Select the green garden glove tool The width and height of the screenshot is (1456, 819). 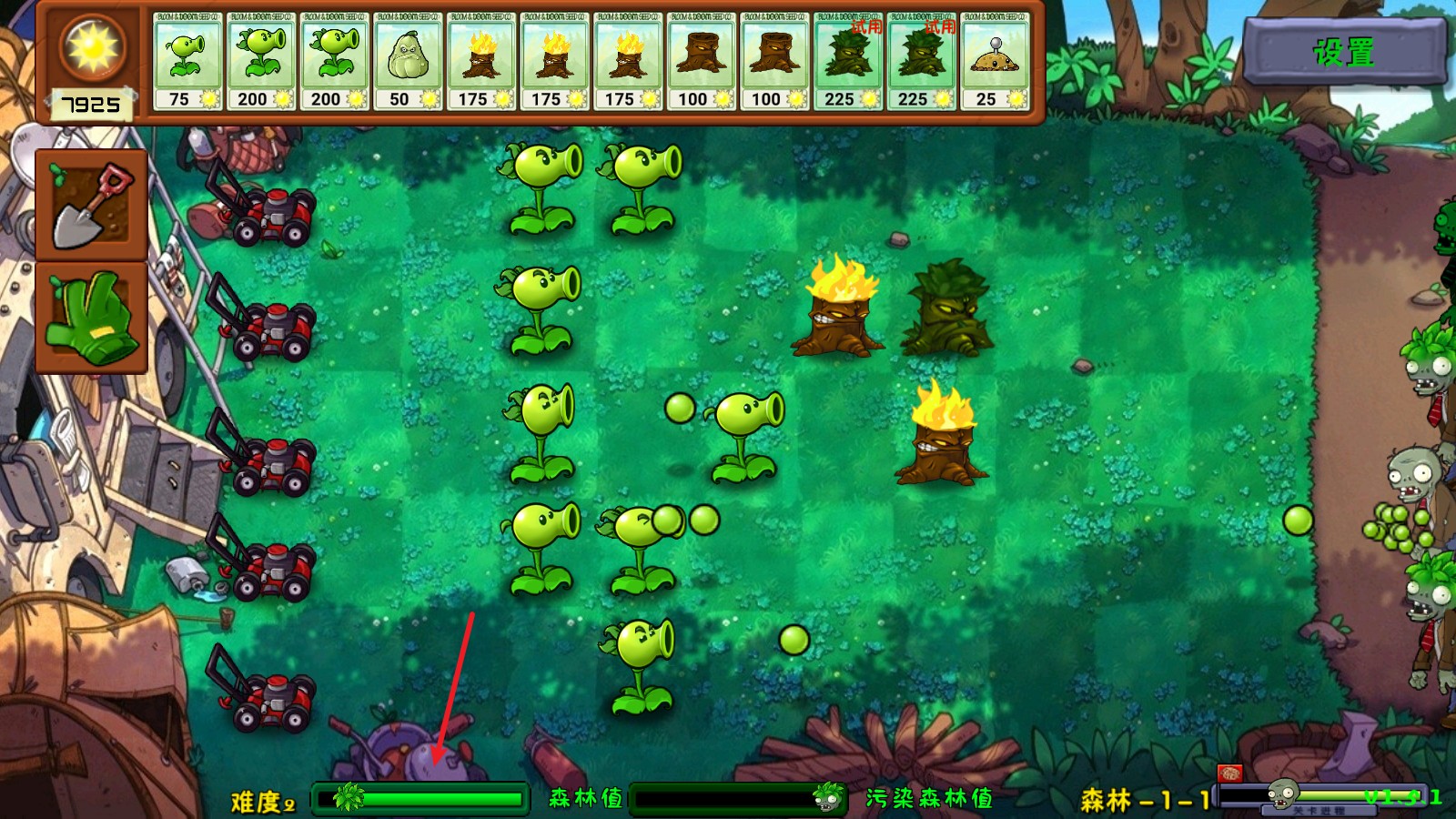tap(91, 317)
